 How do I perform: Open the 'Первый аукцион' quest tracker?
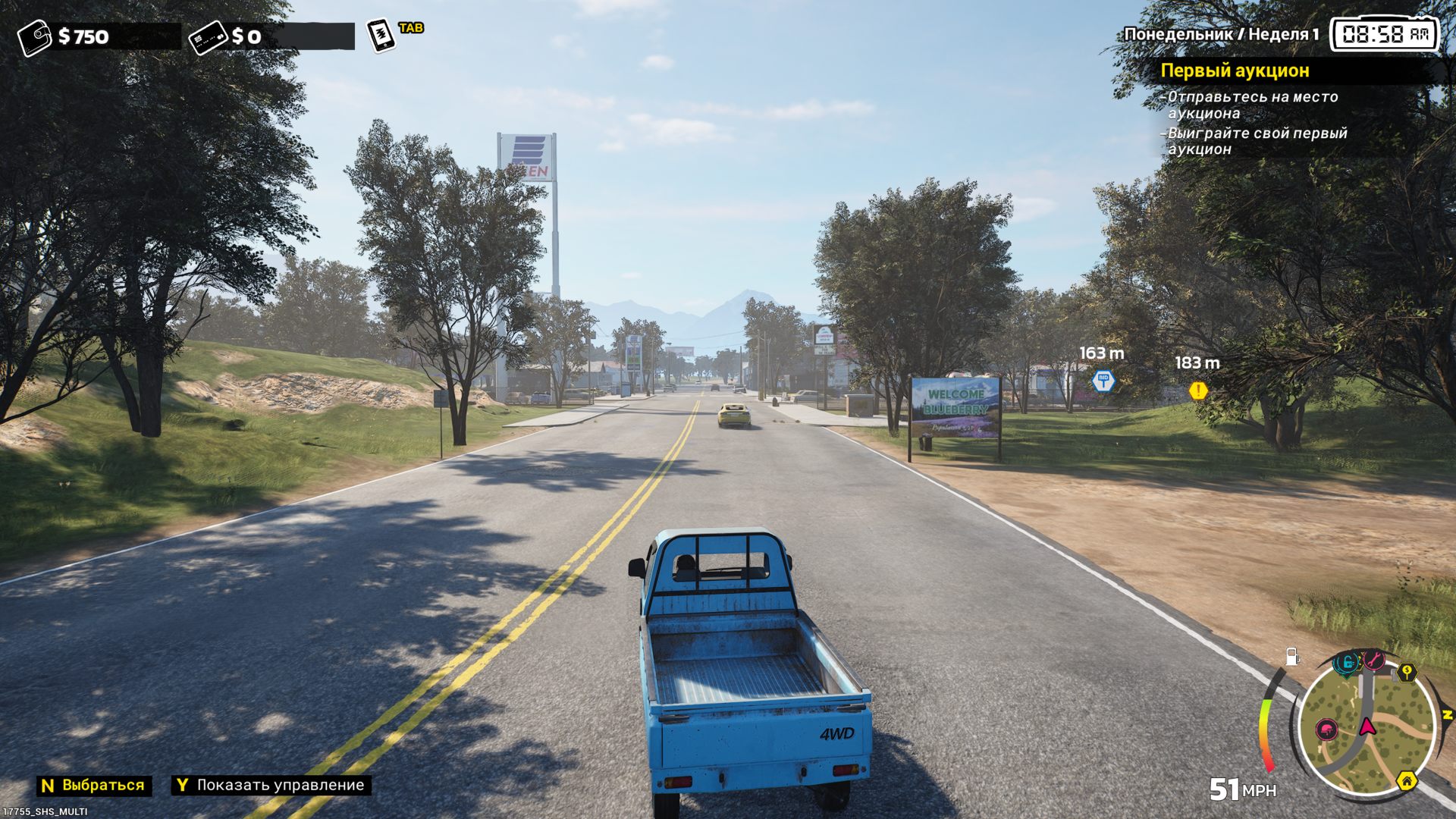[1235, 71]
